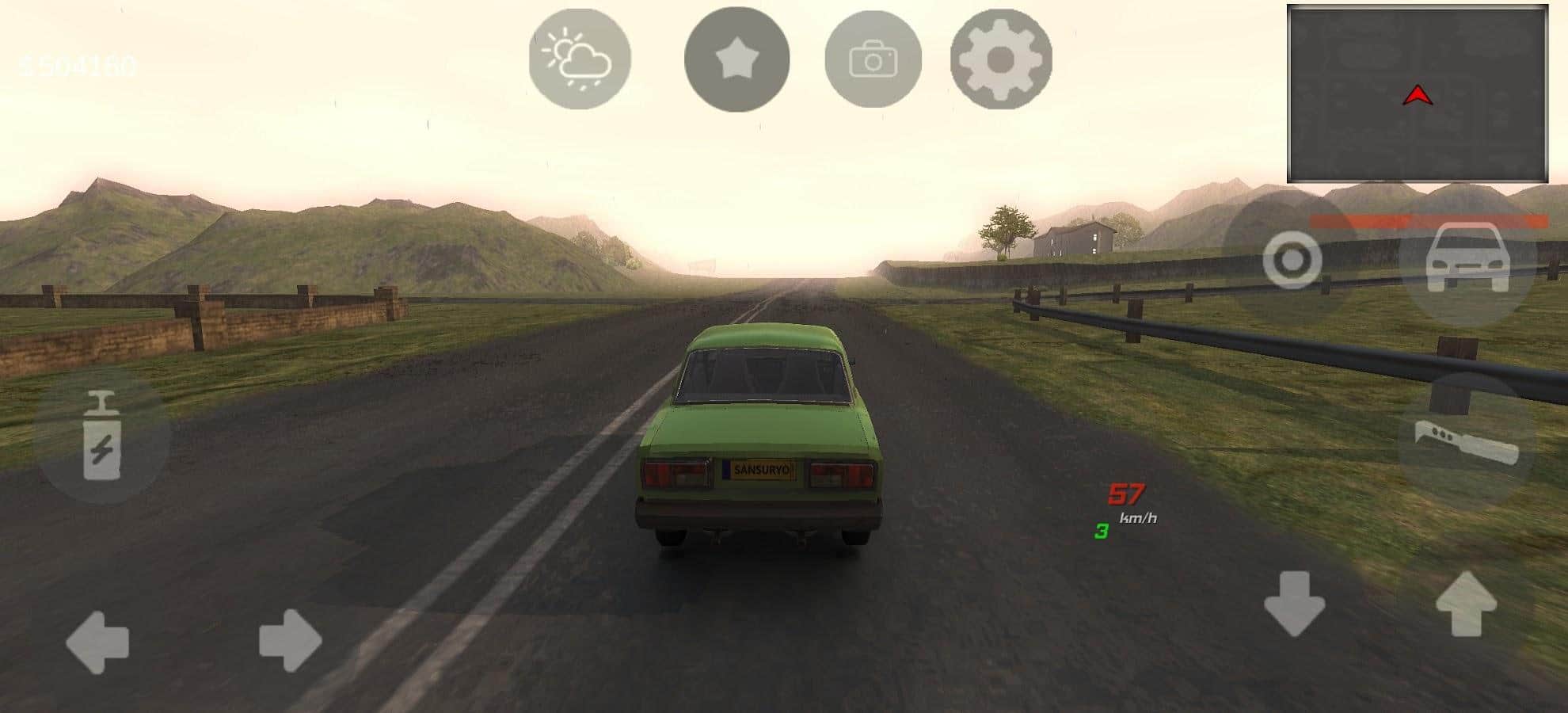Switch the camera view
This screenshot has width=1568, height=713.
coord(873,59)
